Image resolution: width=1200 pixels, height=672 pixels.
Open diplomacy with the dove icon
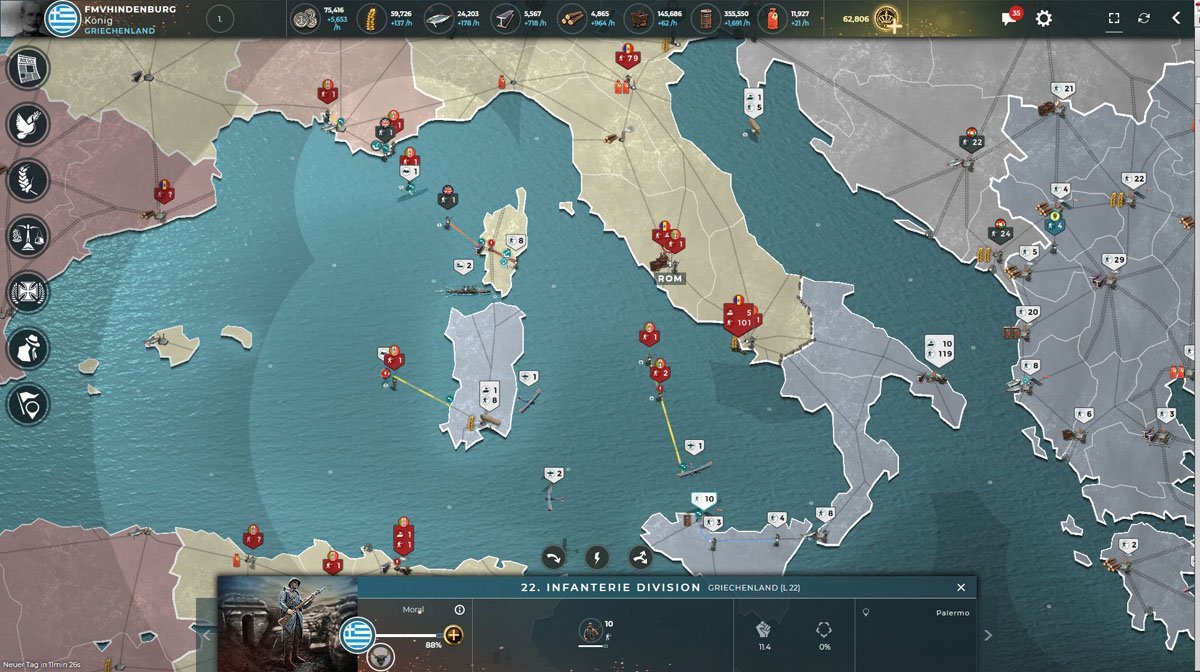coord(28,124)
